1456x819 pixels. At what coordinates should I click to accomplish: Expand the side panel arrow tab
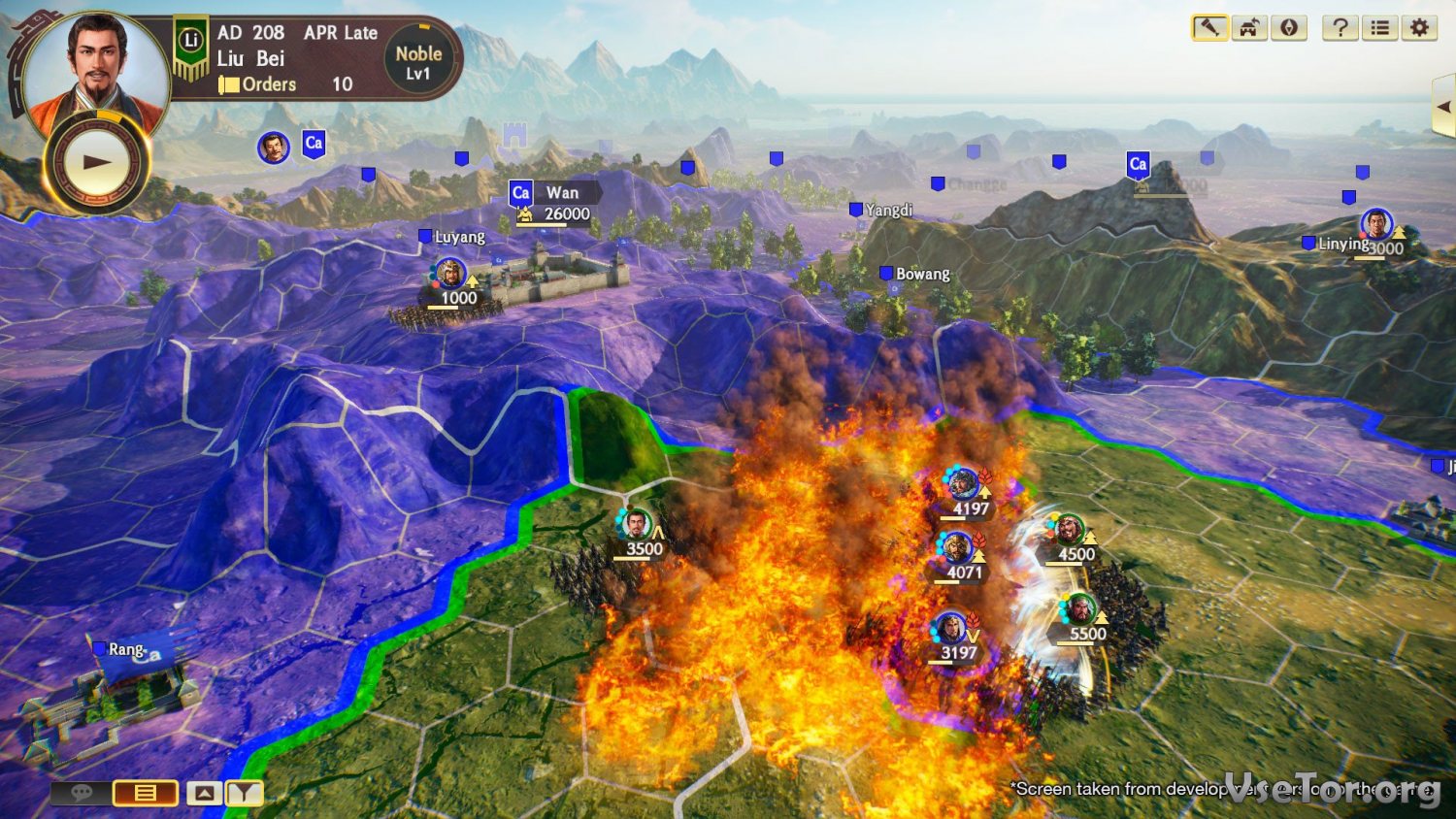[1444, 105]
